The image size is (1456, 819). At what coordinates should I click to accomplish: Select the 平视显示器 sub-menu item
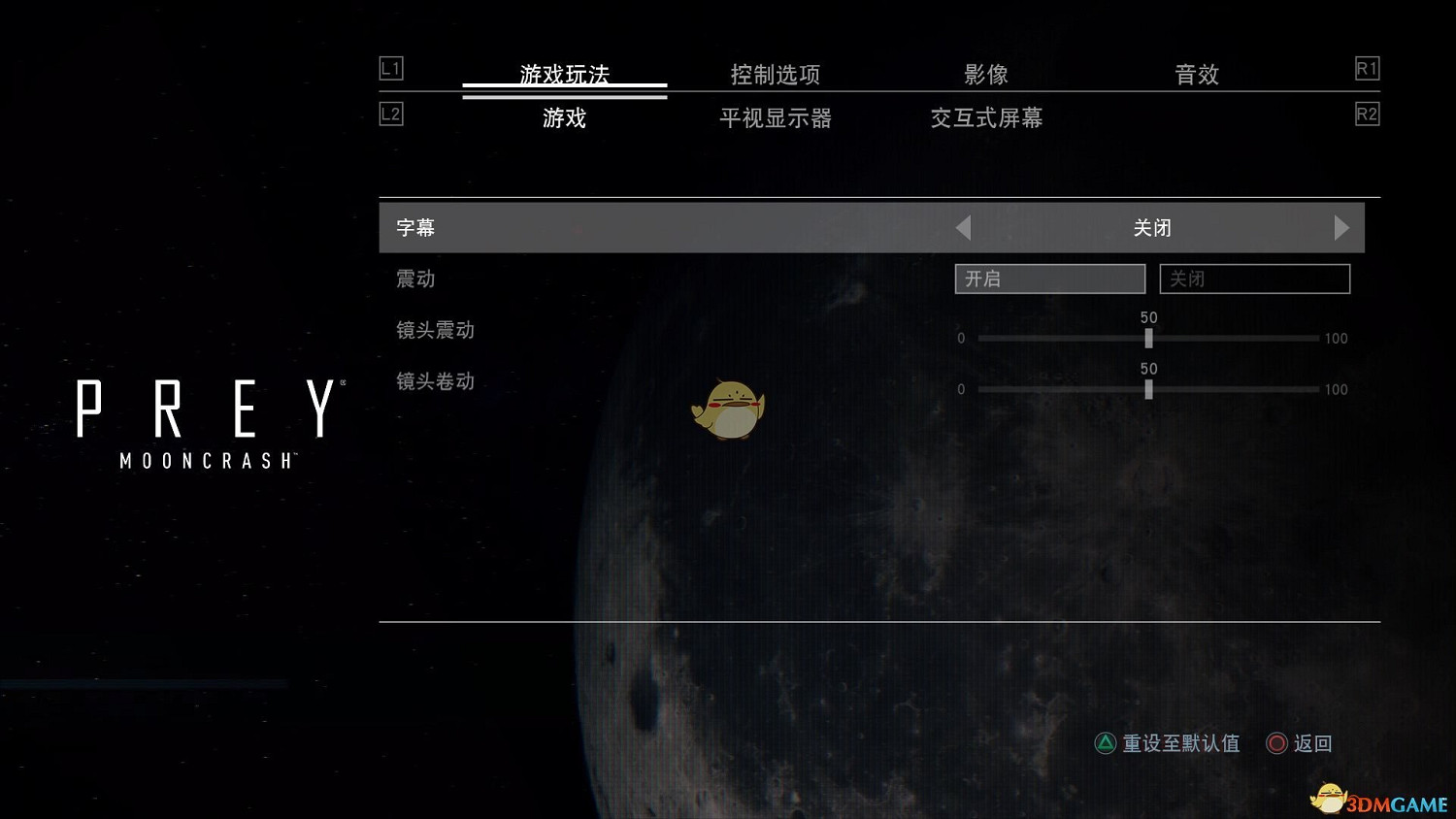tap(776, 118)
